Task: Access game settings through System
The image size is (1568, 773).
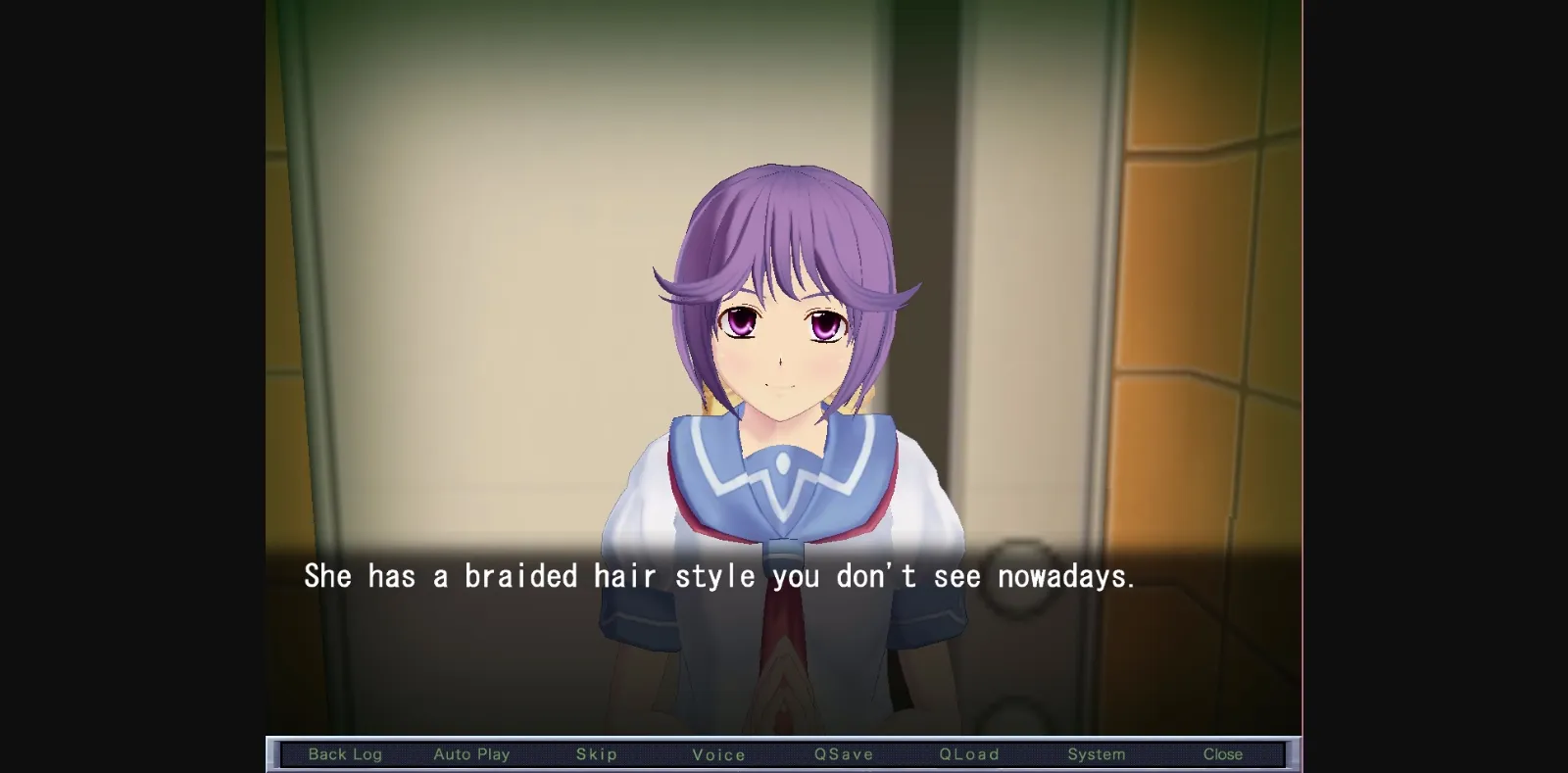Action: (x=1096, y=753)
